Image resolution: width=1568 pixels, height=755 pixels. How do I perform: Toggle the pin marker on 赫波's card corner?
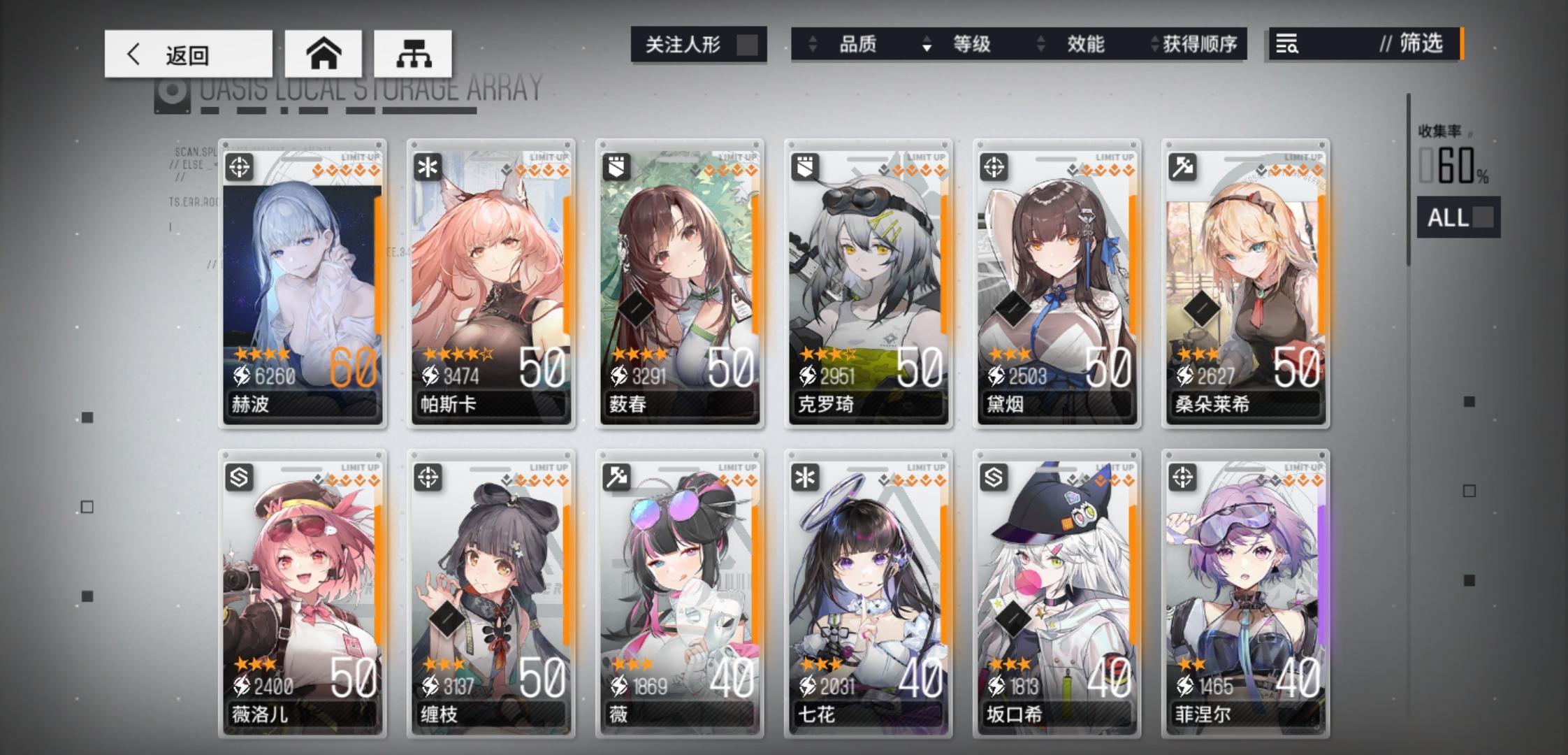pyautogui.click(x=377, y=143)
